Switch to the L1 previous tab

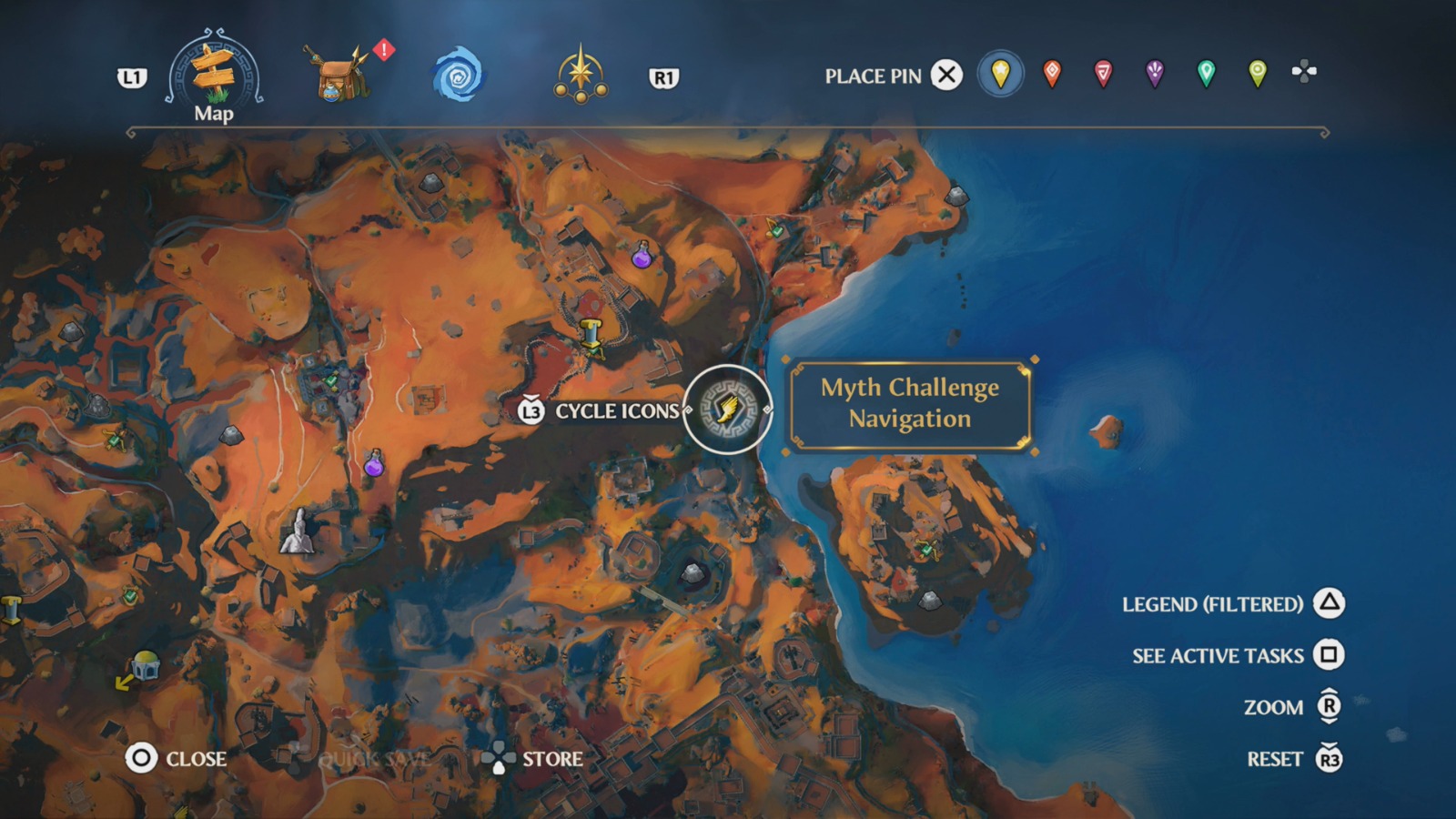point(133,78)
